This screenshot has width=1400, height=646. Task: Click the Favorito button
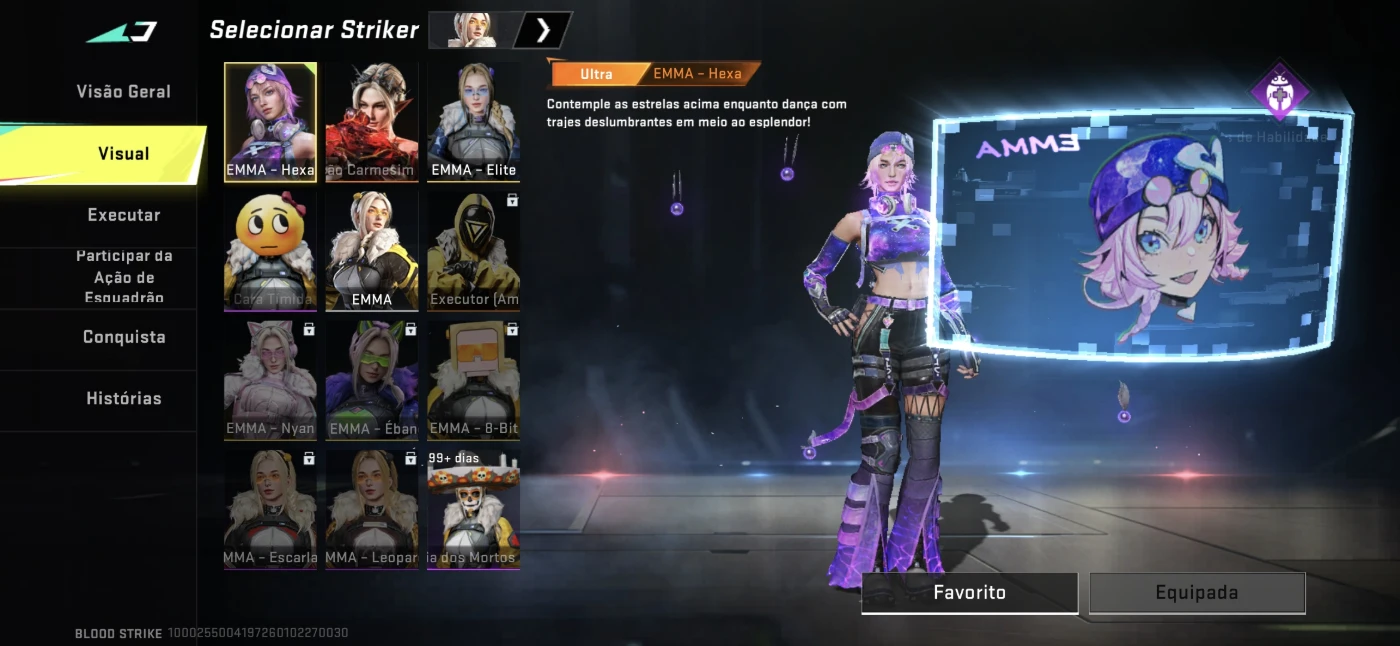pos(969,592)
